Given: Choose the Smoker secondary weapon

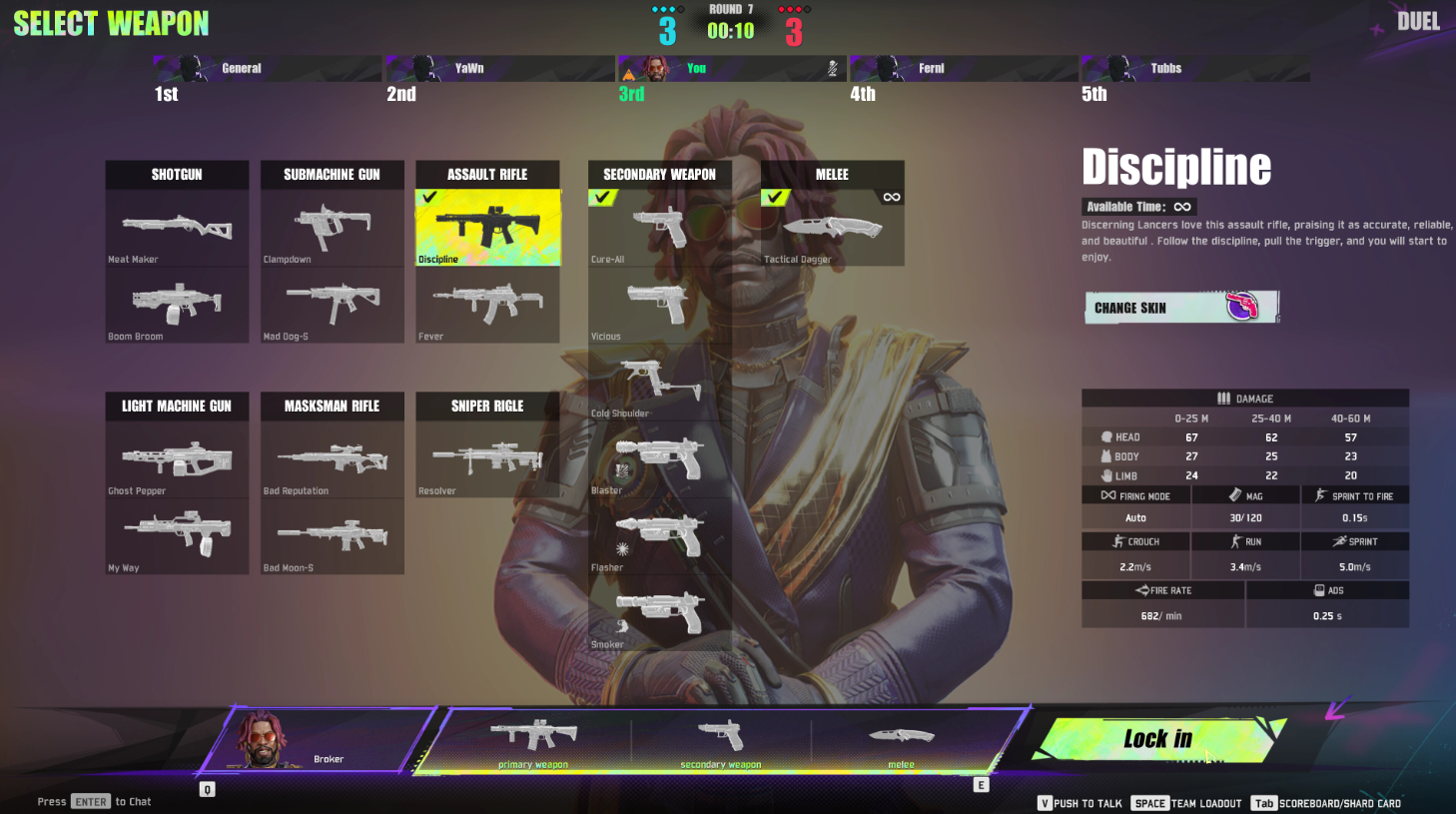Looking at the screenshot, I should tap(659, 612).
